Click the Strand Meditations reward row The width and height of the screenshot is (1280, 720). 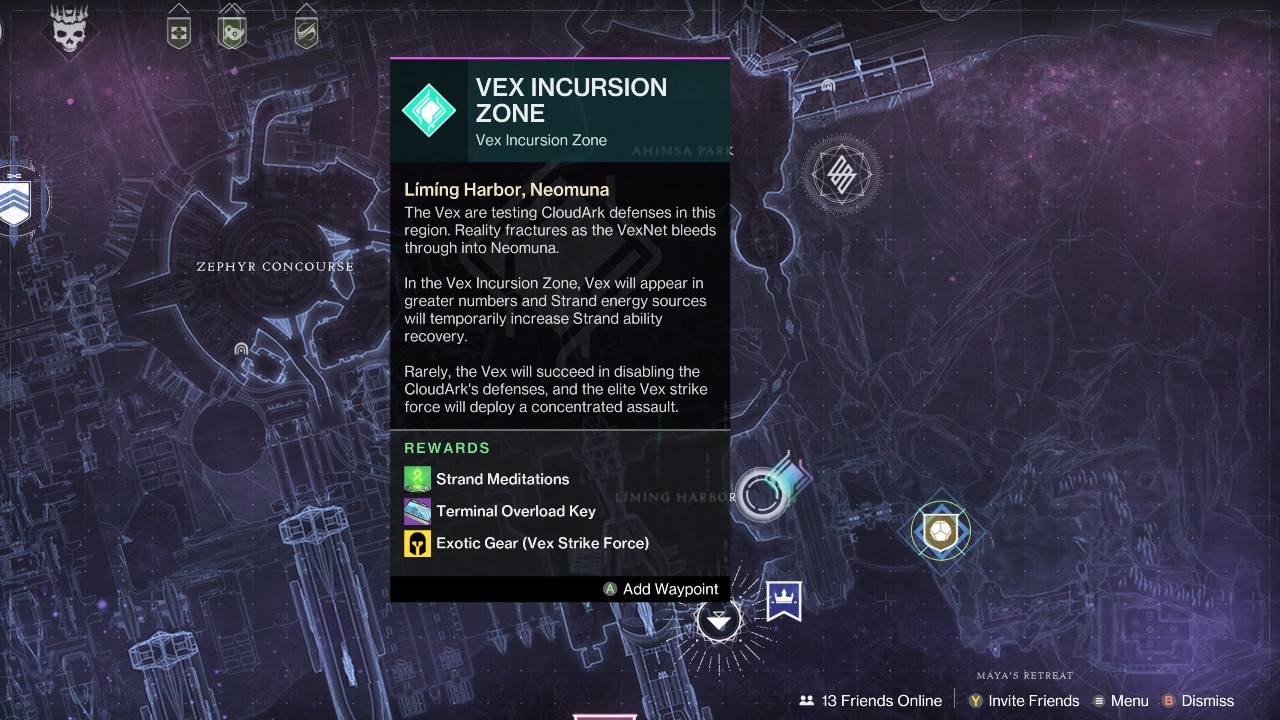coord(501,479)
